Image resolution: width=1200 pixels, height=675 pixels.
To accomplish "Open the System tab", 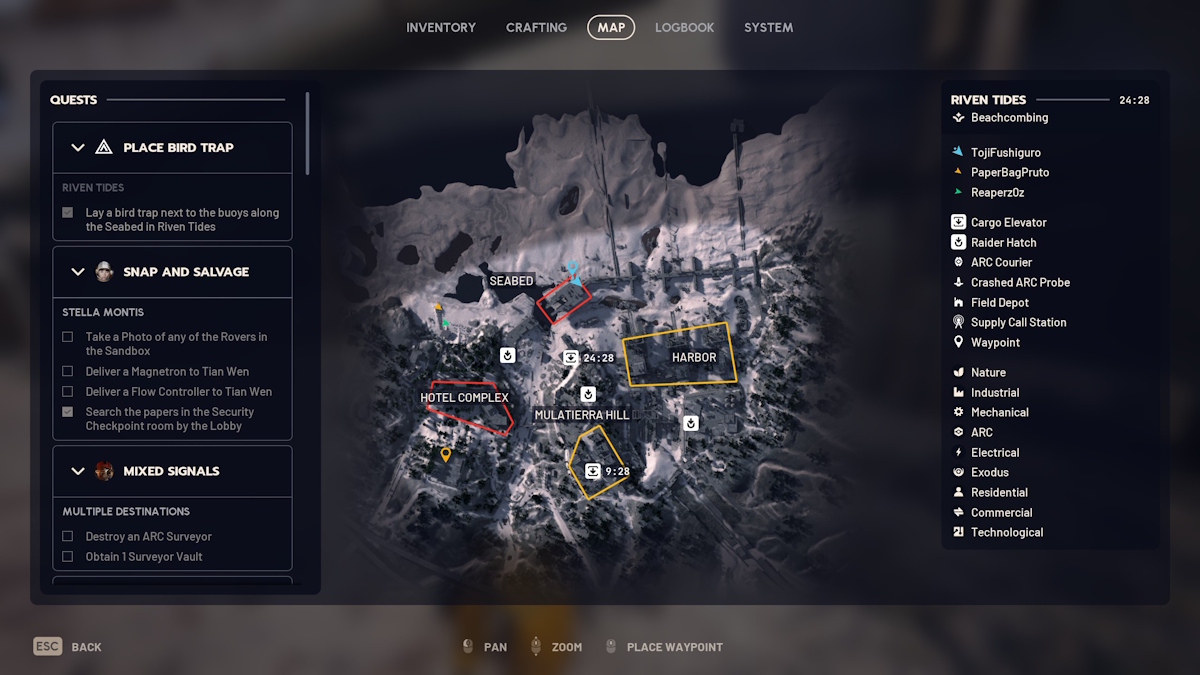I will [x=768, y=28].
